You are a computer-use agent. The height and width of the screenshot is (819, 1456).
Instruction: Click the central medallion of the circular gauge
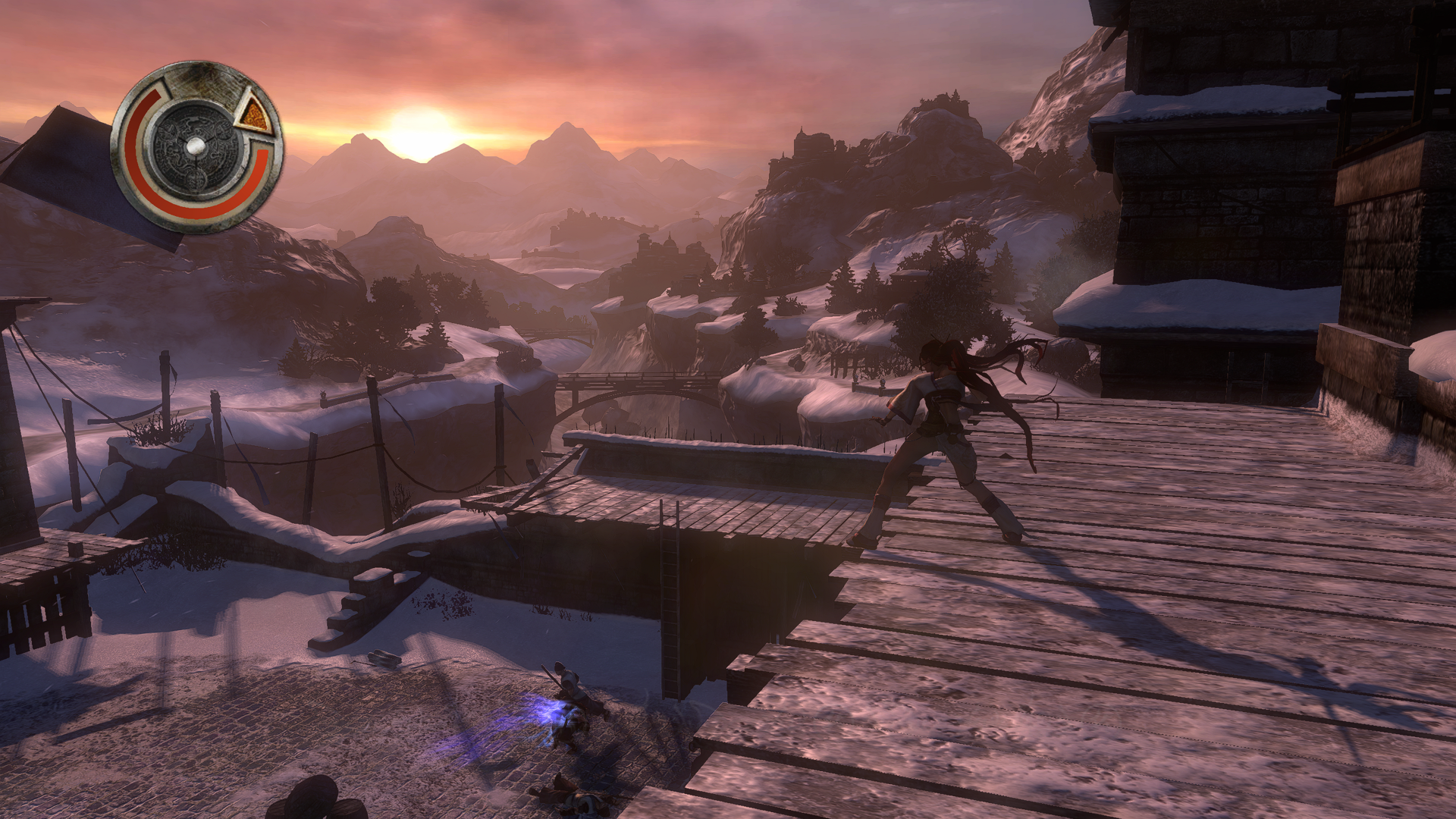(195, 147)
